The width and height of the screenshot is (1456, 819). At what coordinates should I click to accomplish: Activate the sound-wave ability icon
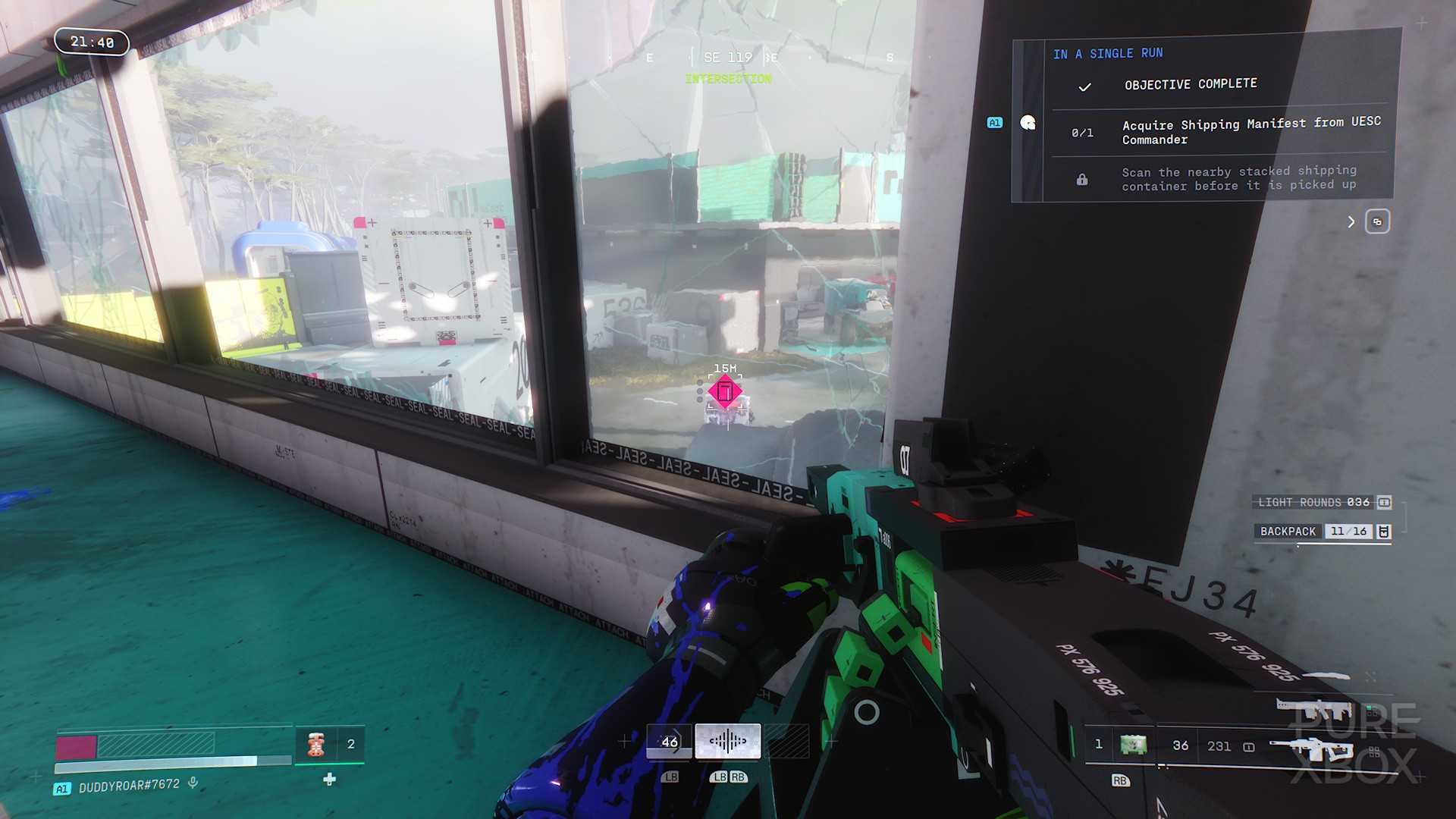point(727,741)
